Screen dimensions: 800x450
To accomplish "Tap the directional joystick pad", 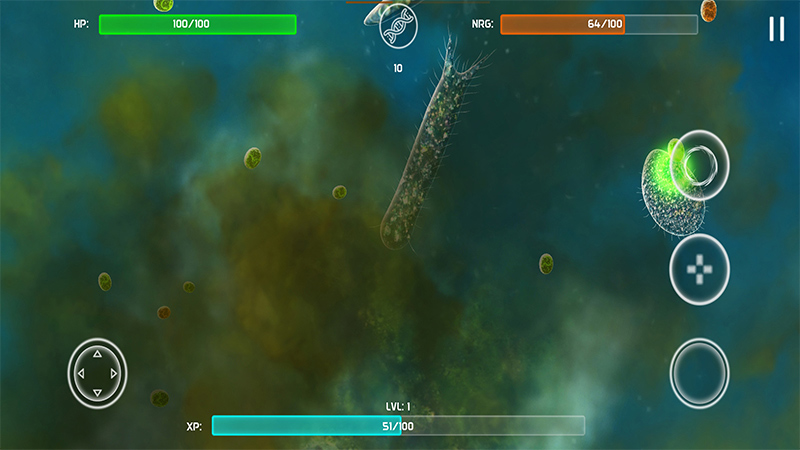I will coord(97,373).
